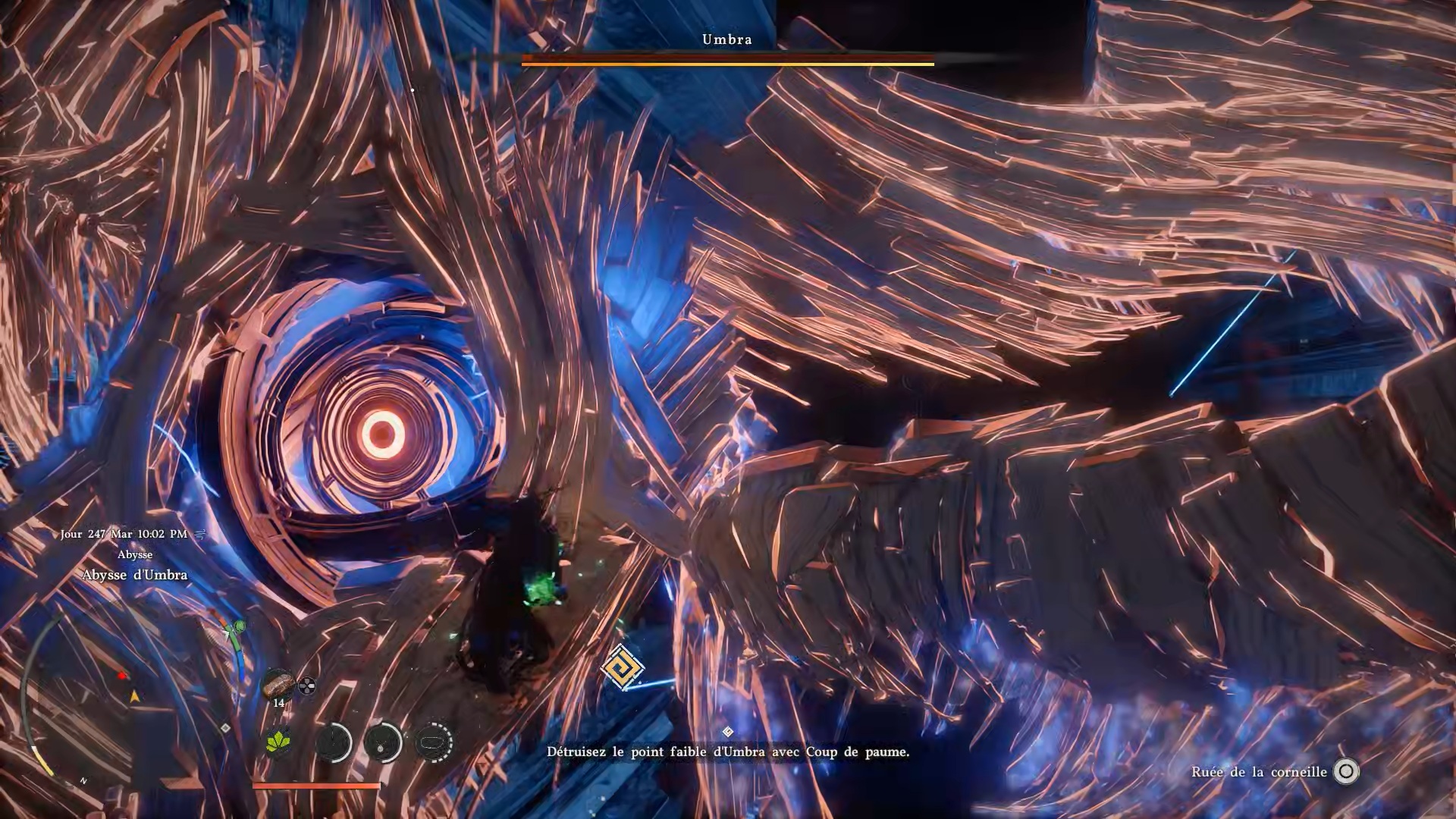Click the golden spiral objective marker
This screenshot has width=1456, height=819.
622,668
